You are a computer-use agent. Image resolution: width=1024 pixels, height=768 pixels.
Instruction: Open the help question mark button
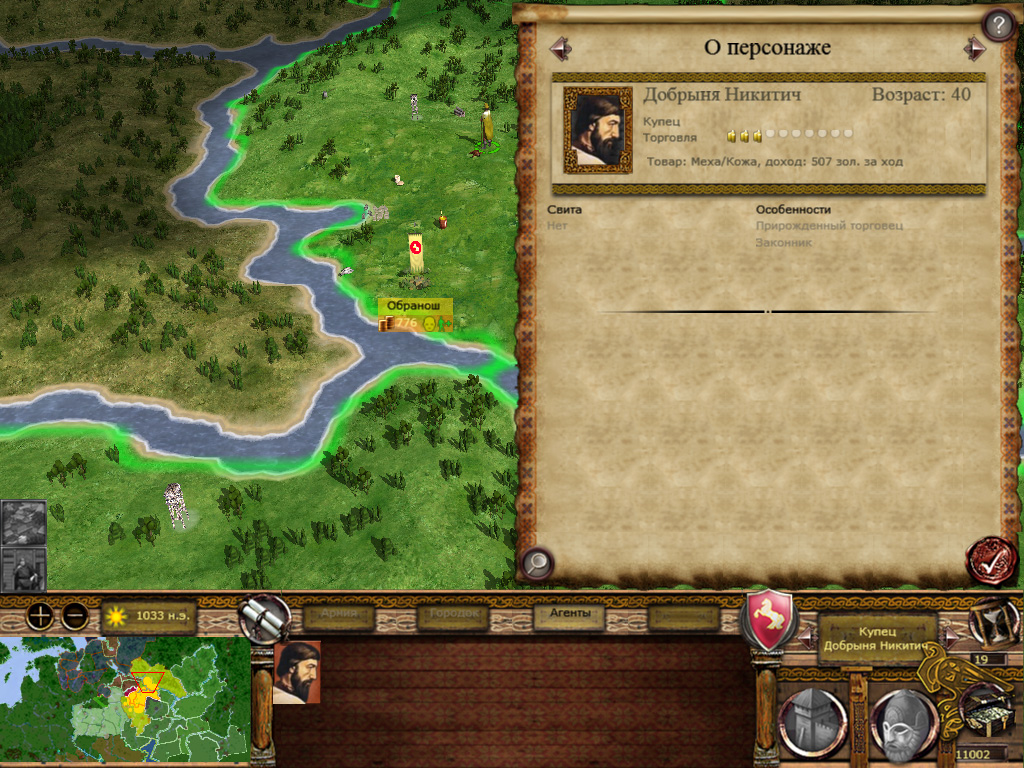coord(997,24)
